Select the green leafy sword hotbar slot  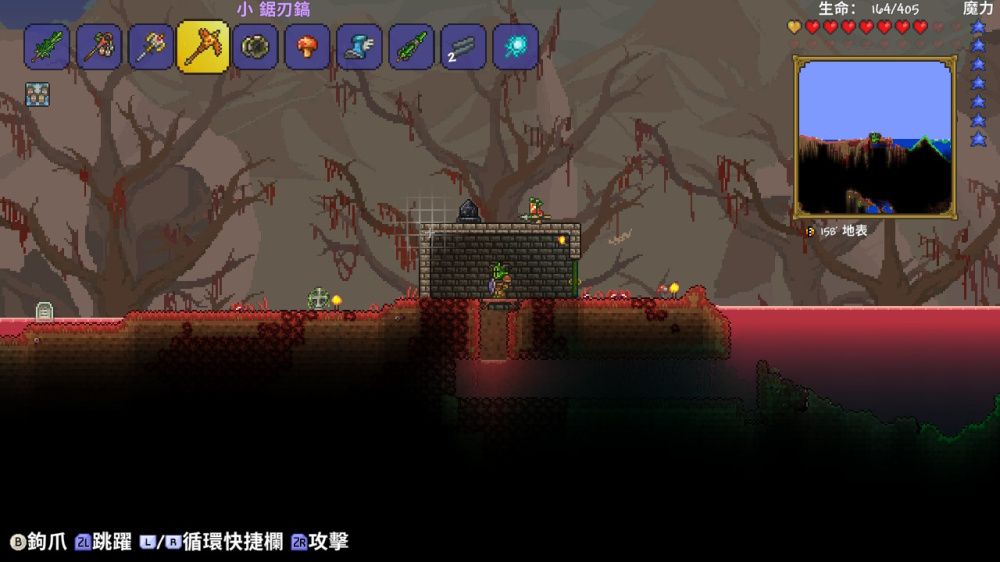coord(47,47)
